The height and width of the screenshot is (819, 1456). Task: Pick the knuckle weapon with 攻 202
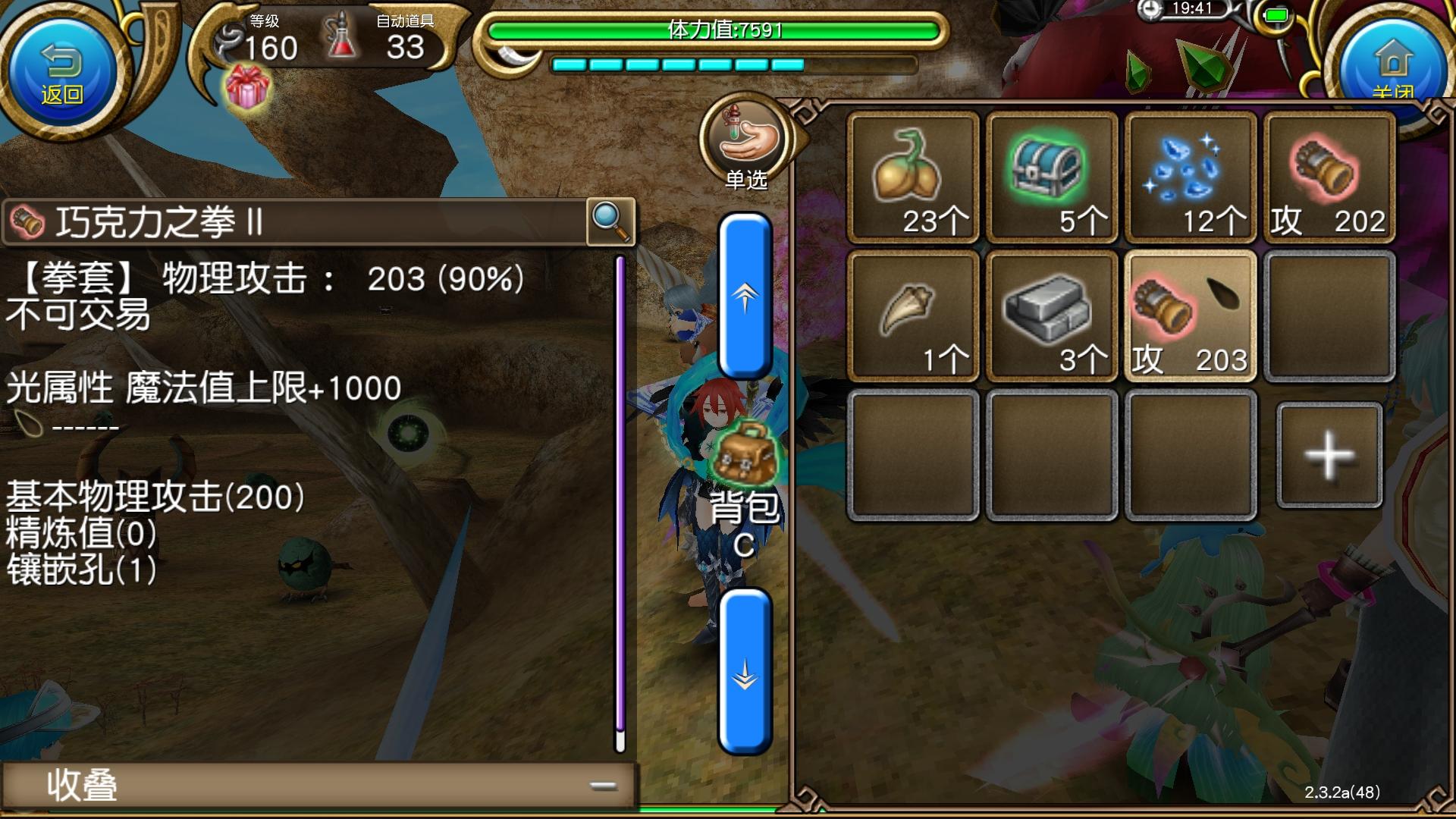point(1329,176)
